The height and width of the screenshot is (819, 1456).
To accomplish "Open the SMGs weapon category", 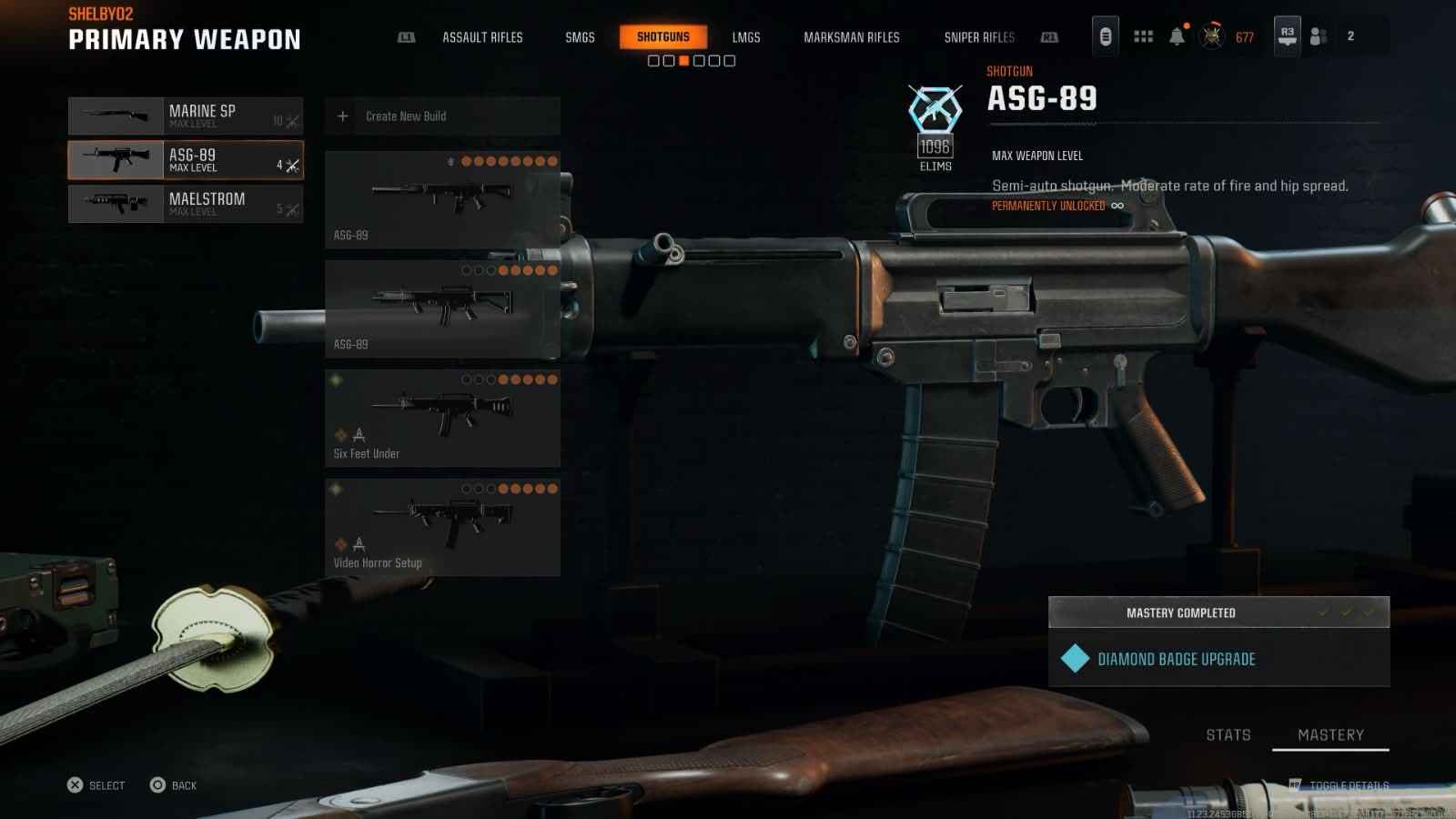I will coord(580,37).
